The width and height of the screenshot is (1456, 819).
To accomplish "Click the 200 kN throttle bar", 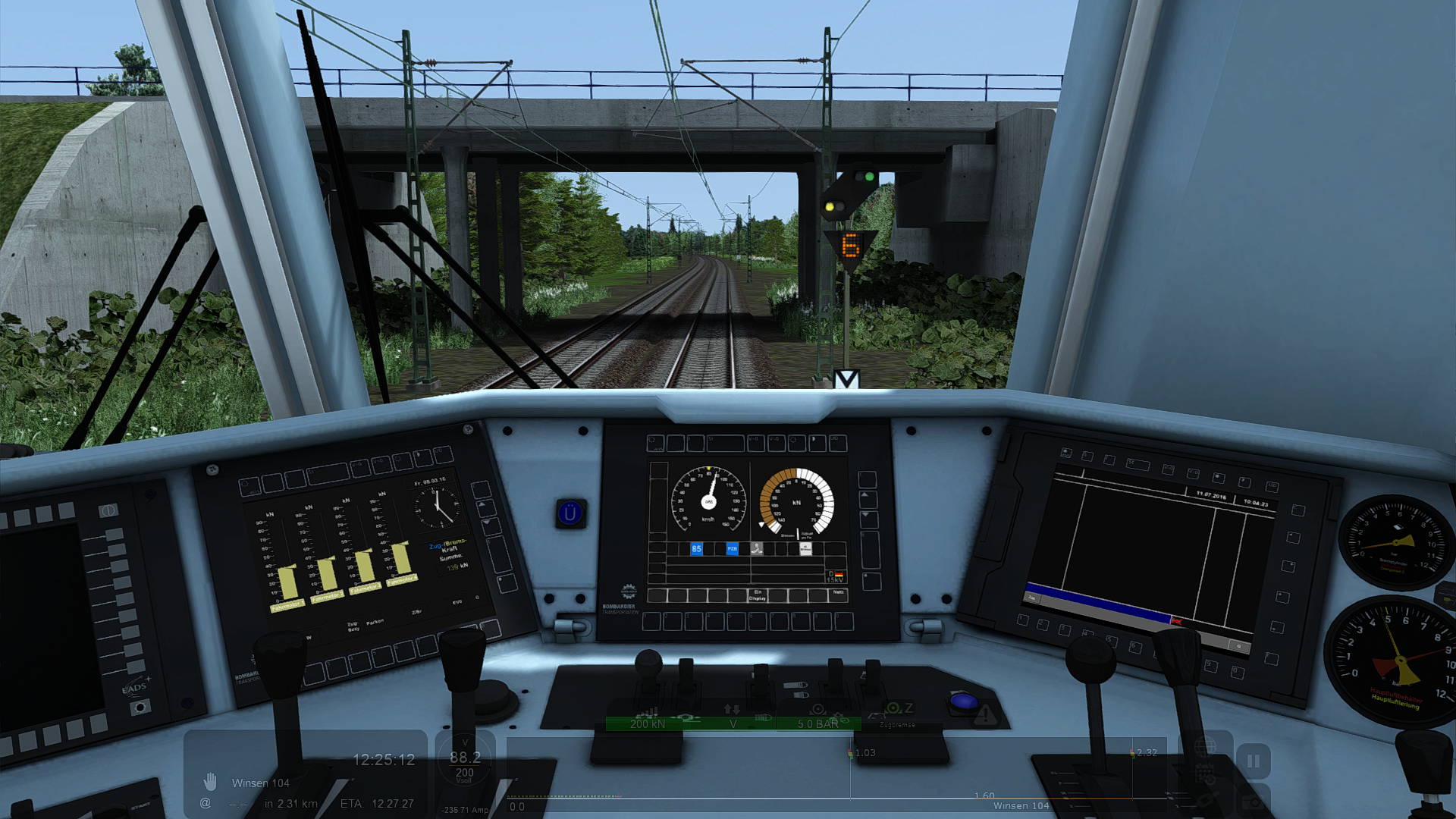I will (x=648, y=723).
